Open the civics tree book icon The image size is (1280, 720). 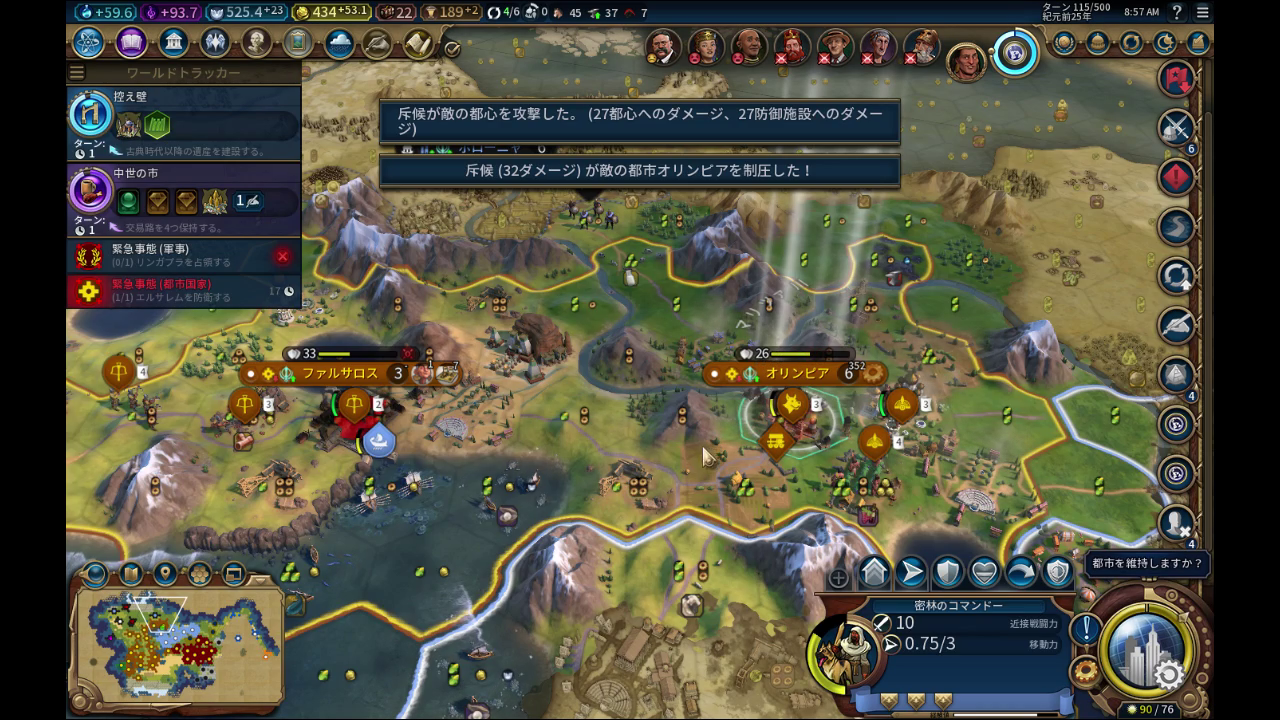[x=131, y=43]
